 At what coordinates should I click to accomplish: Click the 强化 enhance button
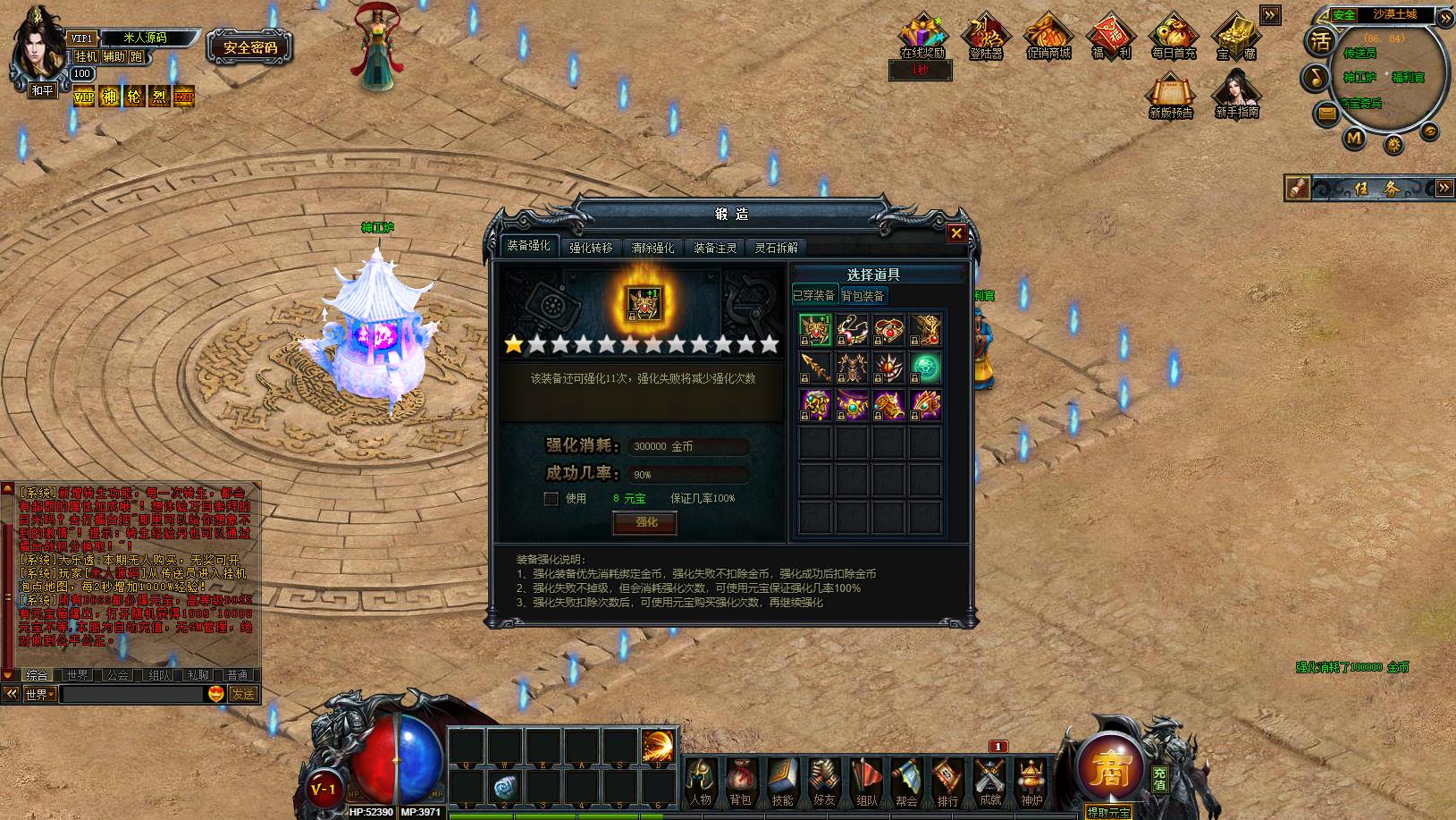click(644, 522)
